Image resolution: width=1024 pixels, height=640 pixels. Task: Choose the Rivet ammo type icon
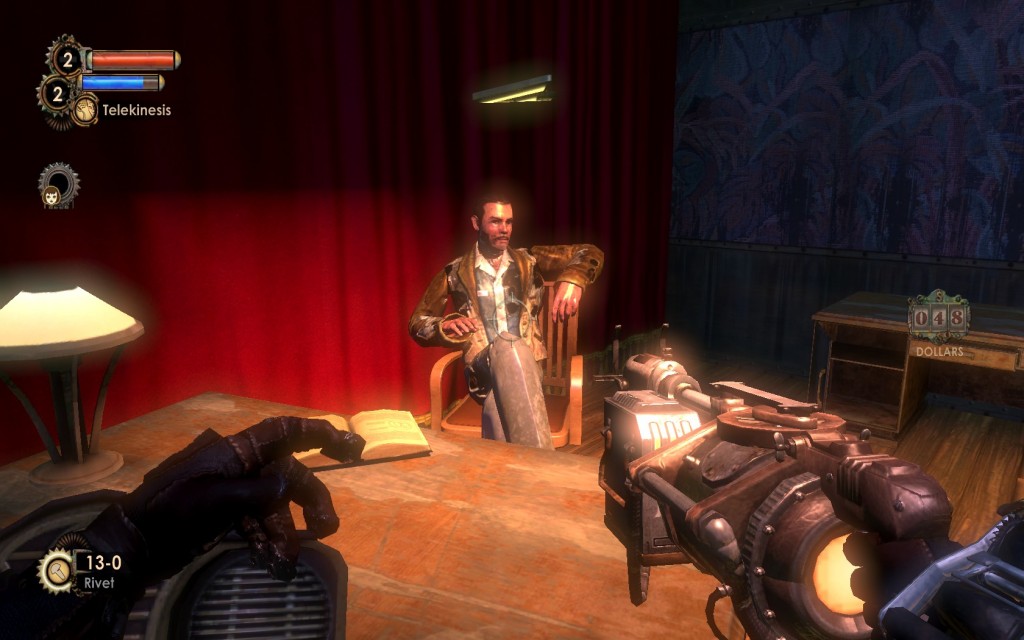56,571
